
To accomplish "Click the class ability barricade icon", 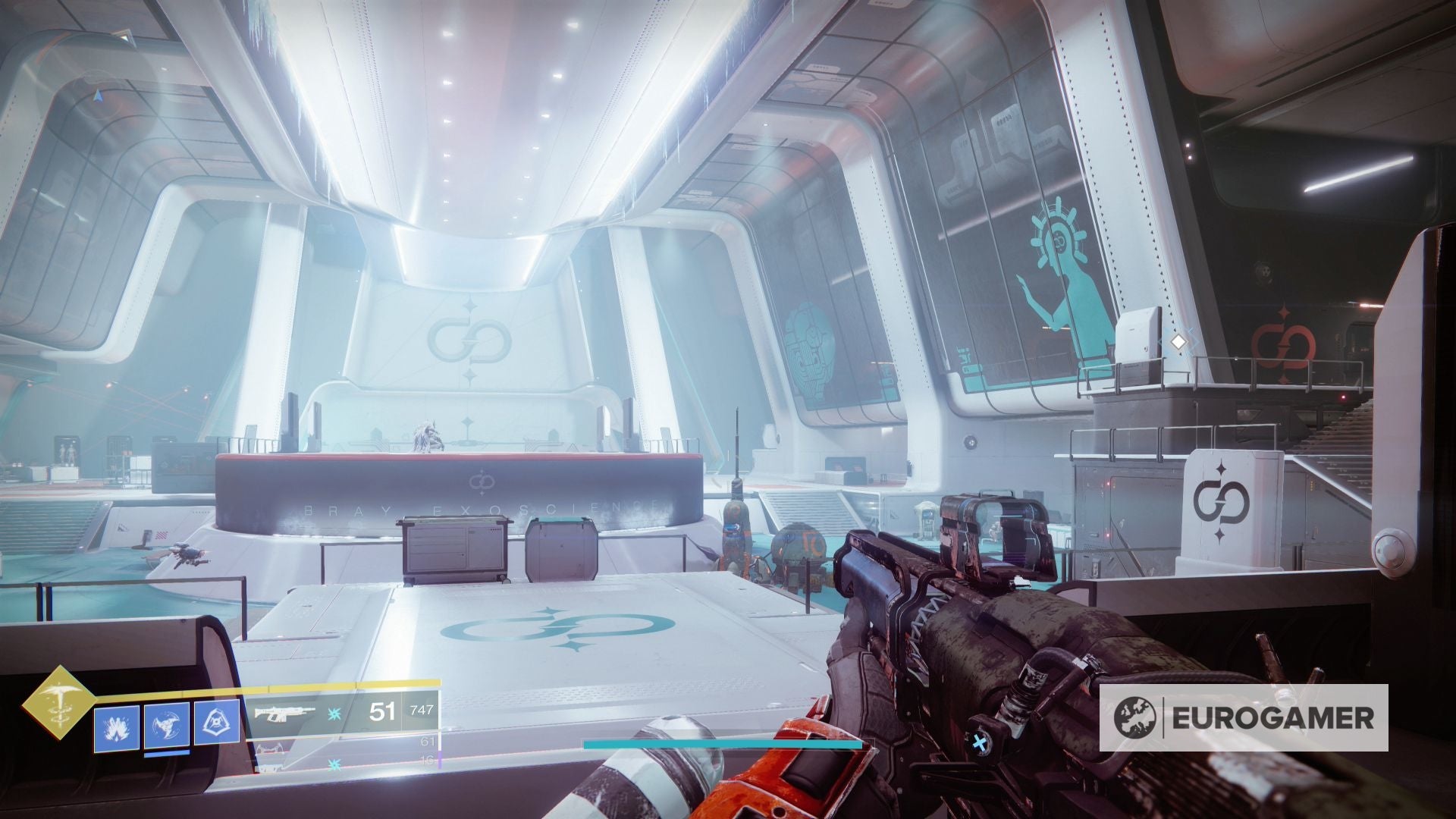I will pyautogui.click(x=216, y=722).
